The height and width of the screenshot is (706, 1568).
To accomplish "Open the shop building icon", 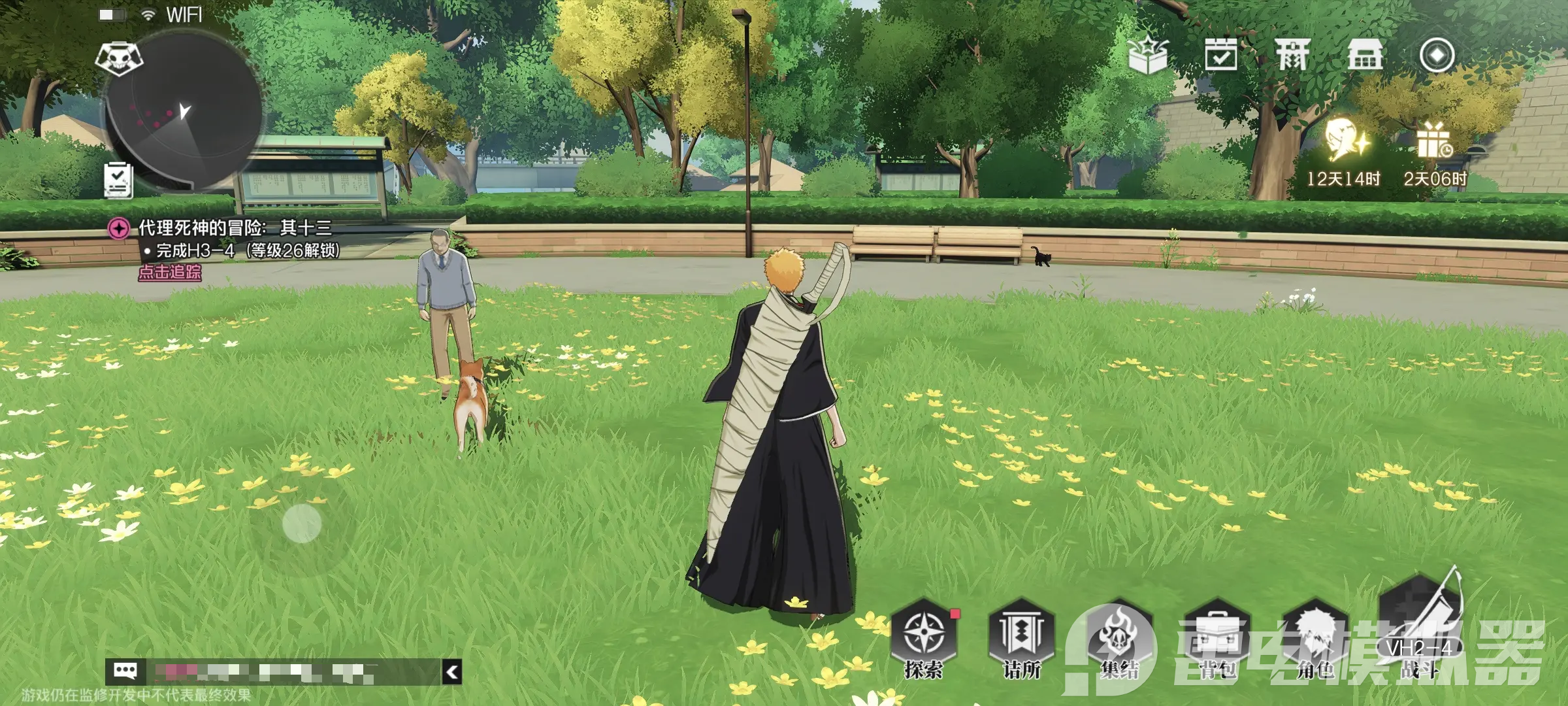I will tap(1365, 54).
